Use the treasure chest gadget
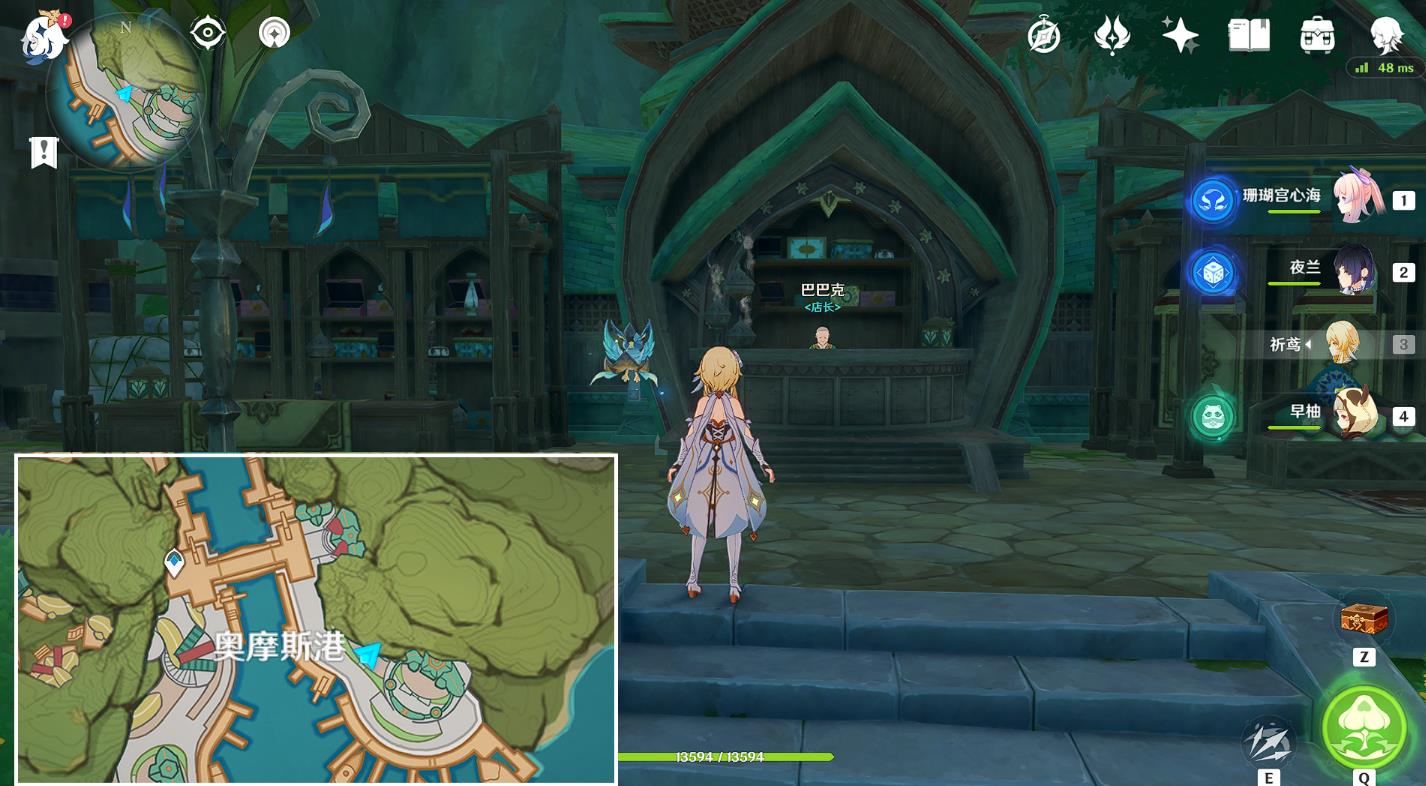 pos(1364,620)
